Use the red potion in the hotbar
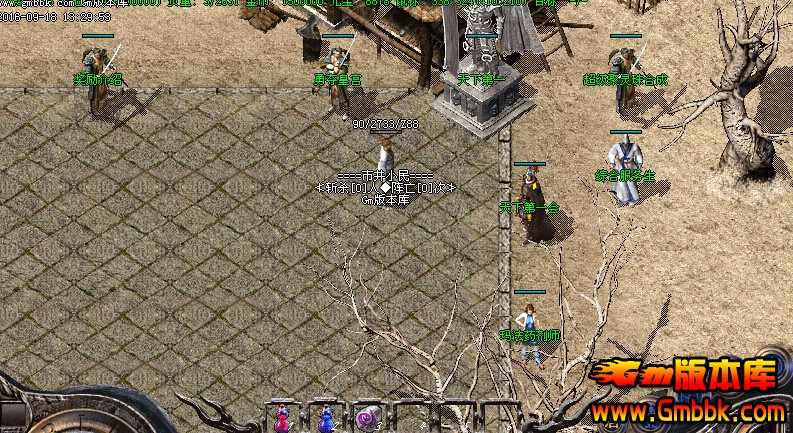Viewport: 793px width, 433px height. [282, 418]
